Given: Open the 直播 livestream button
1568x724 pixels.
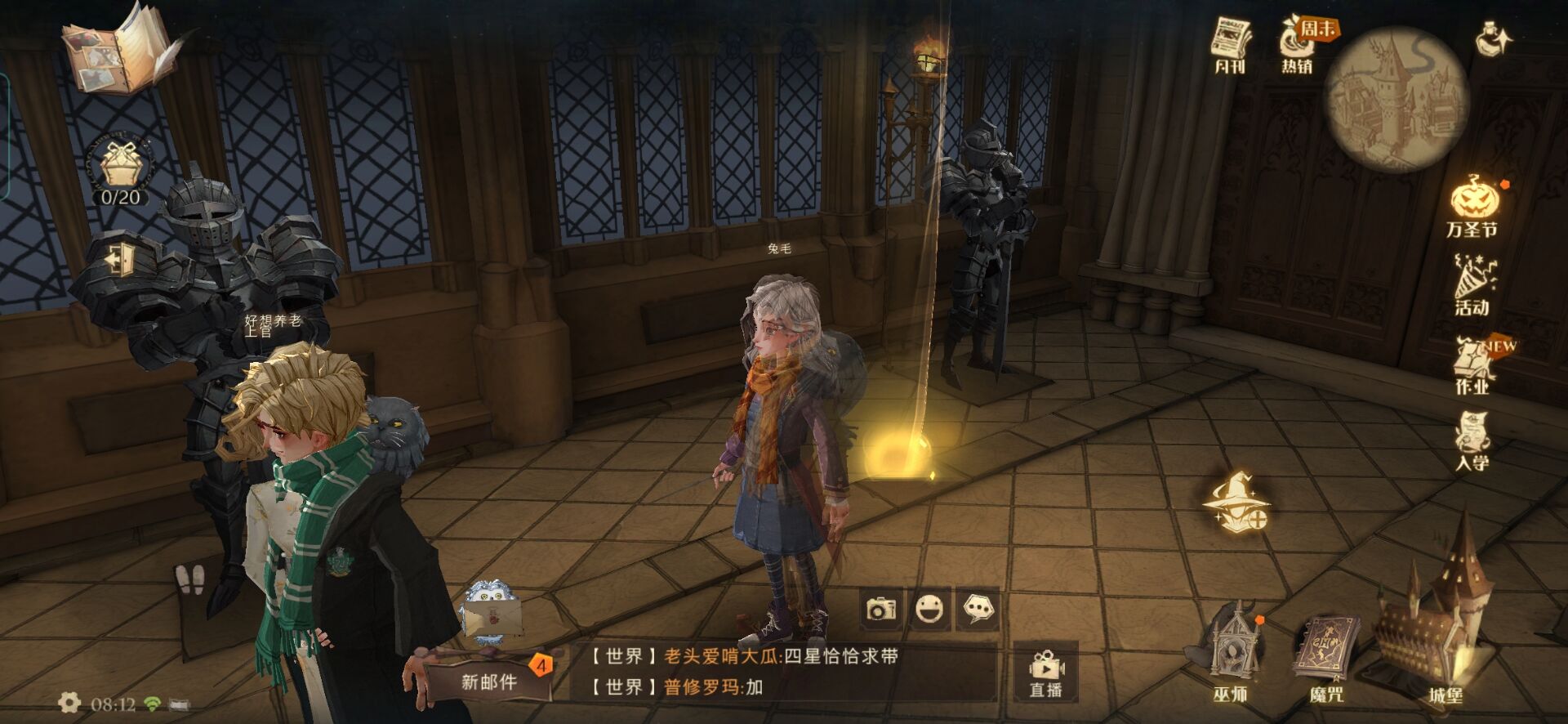Looking at the screenshot, I should click(1045, 673).
